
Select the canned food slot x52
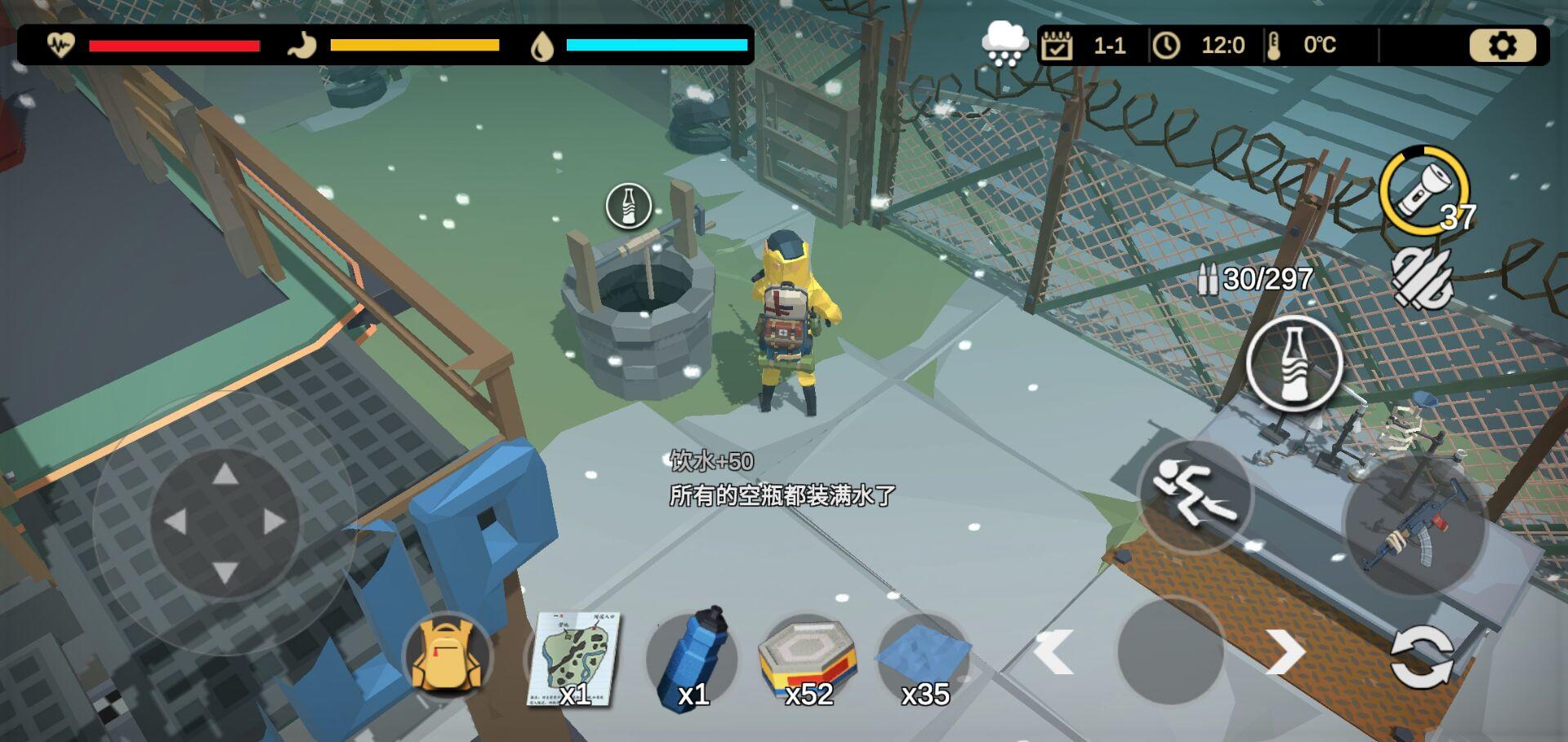(808, 658)
